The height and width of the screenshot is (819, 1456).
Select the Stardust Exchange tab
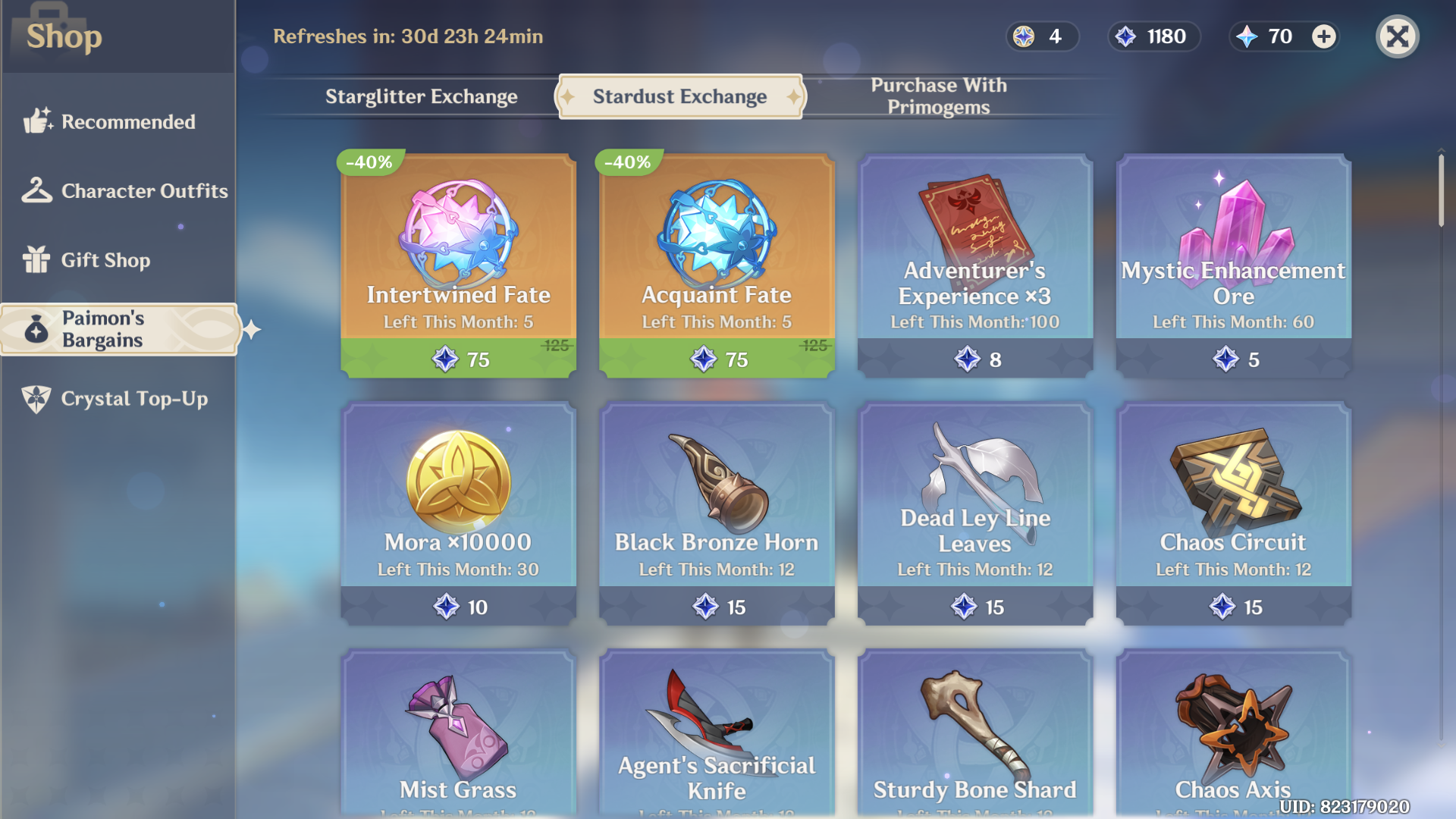pos(679,96)
